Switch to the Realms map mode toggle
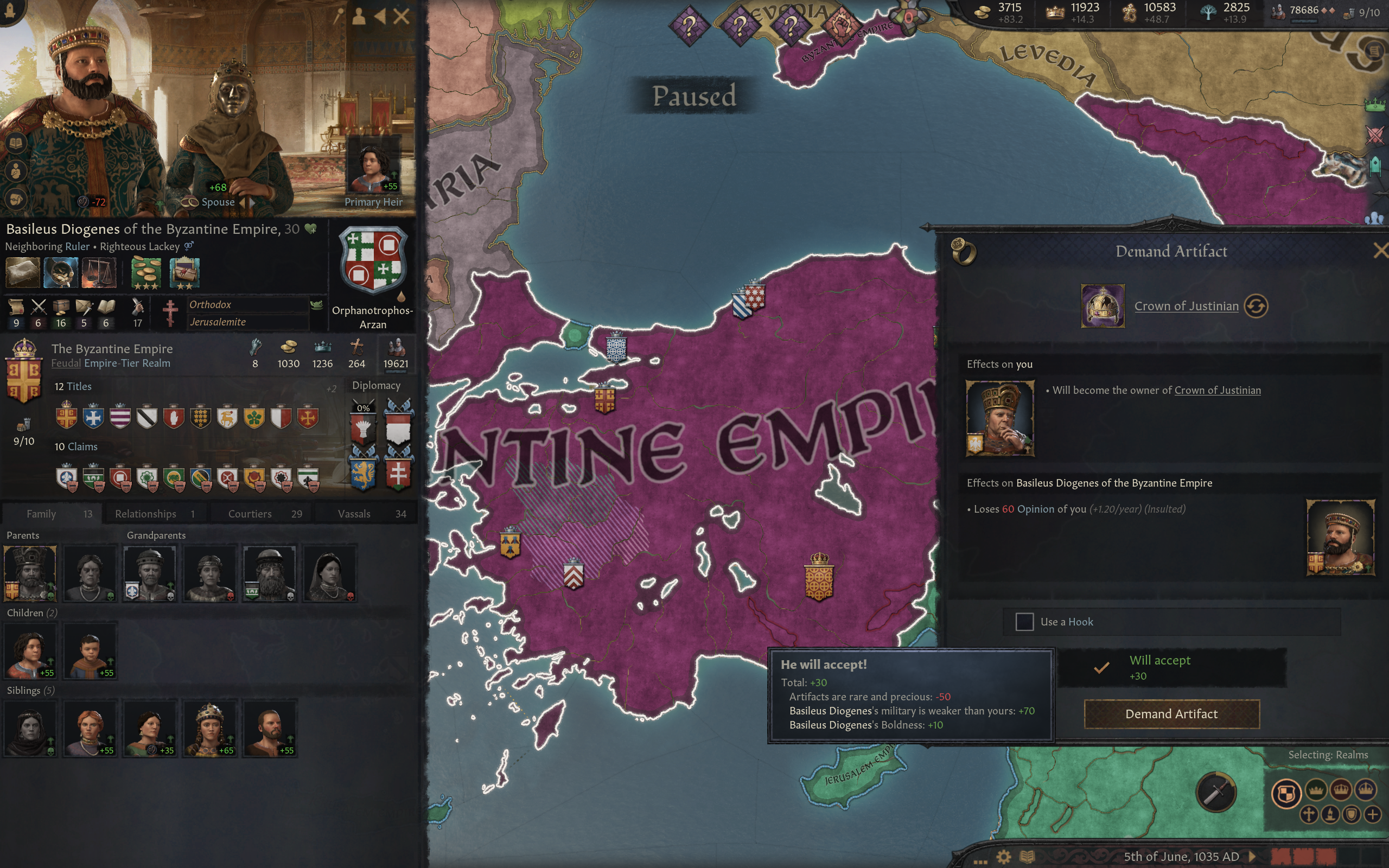 [1286, 793]
